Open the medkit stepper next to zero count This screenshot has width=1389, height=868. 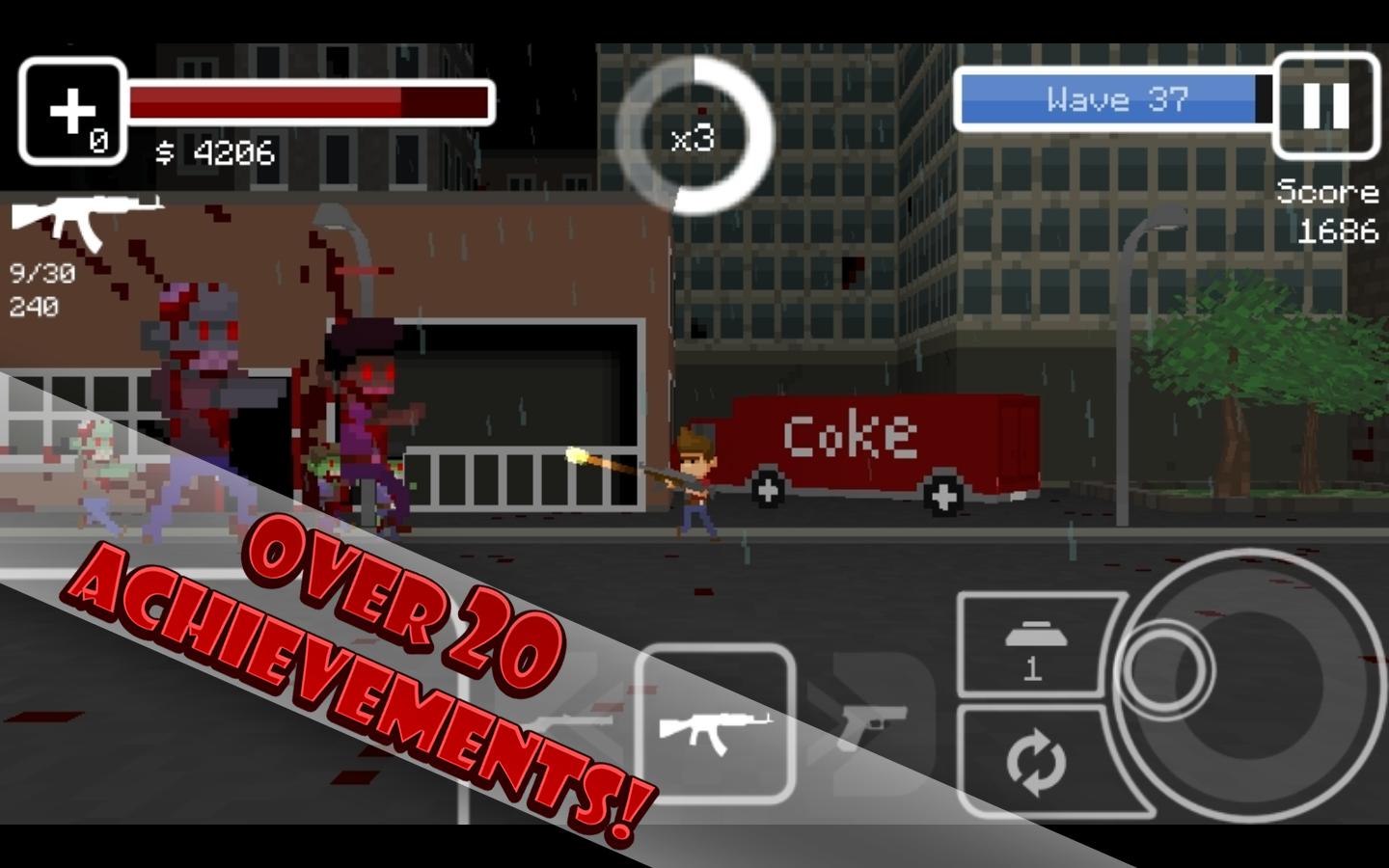[71, 108]
